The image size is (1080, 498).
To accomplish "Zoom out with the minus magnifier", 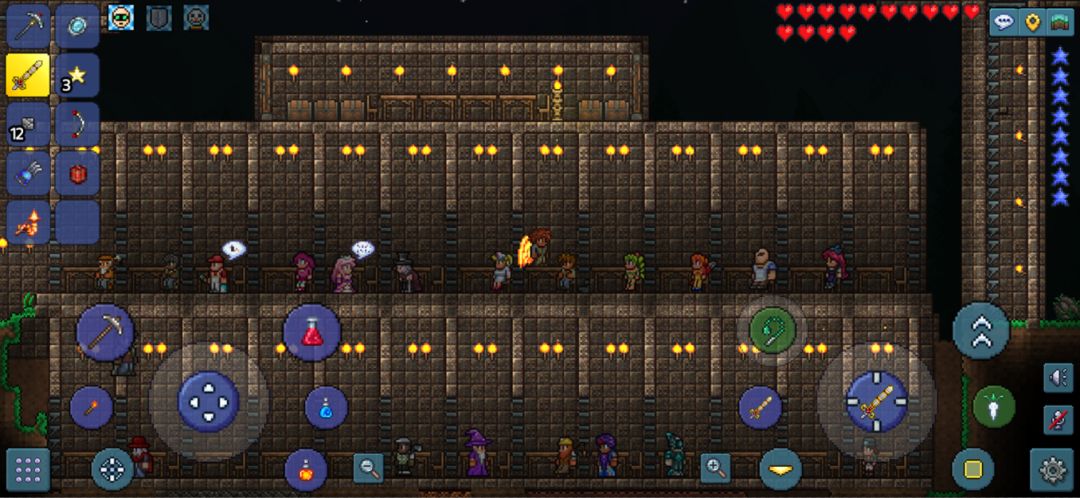I will [x=369, y=467].
